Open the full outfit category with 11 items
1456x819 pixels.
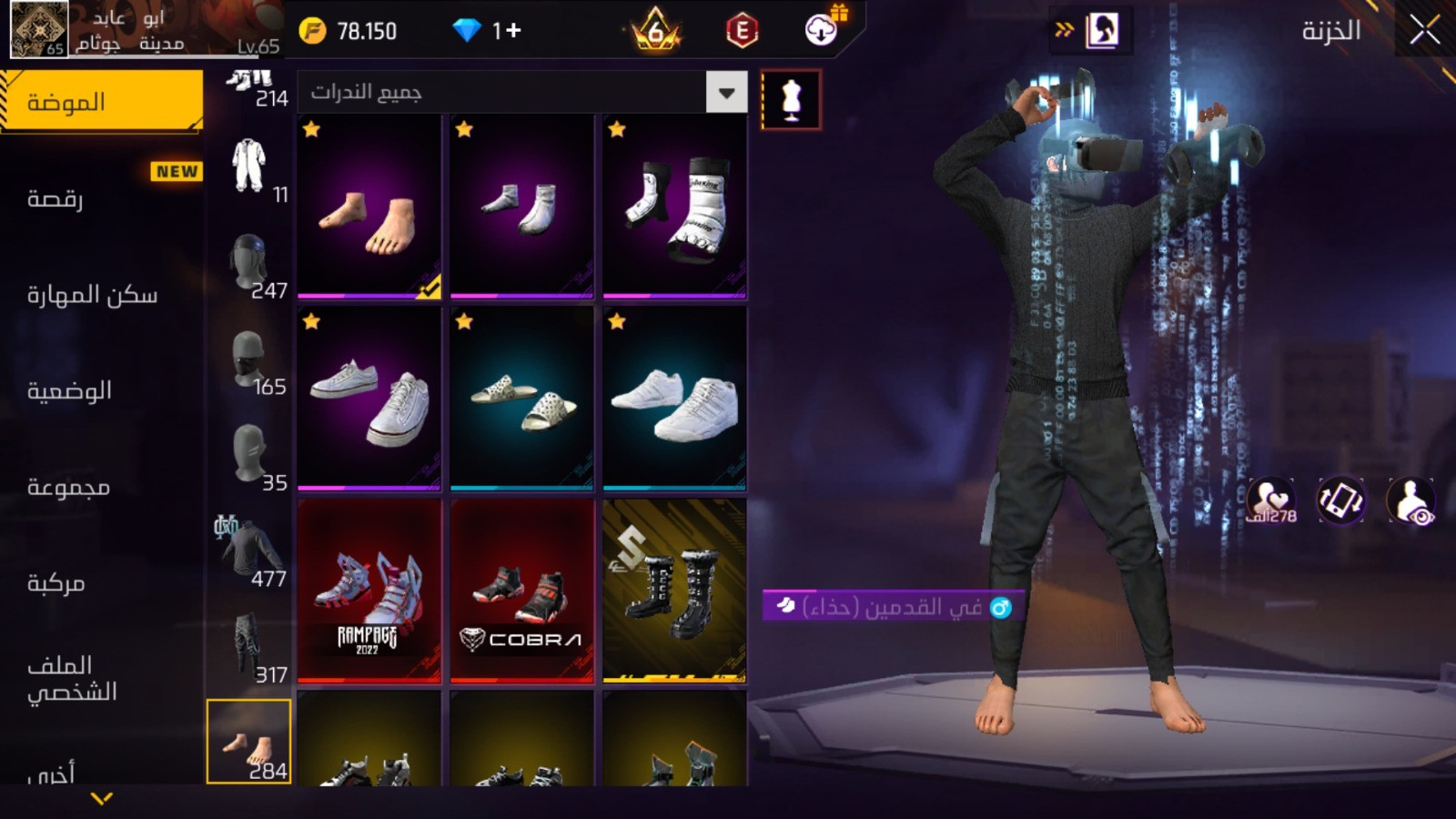tap(248, 169)
